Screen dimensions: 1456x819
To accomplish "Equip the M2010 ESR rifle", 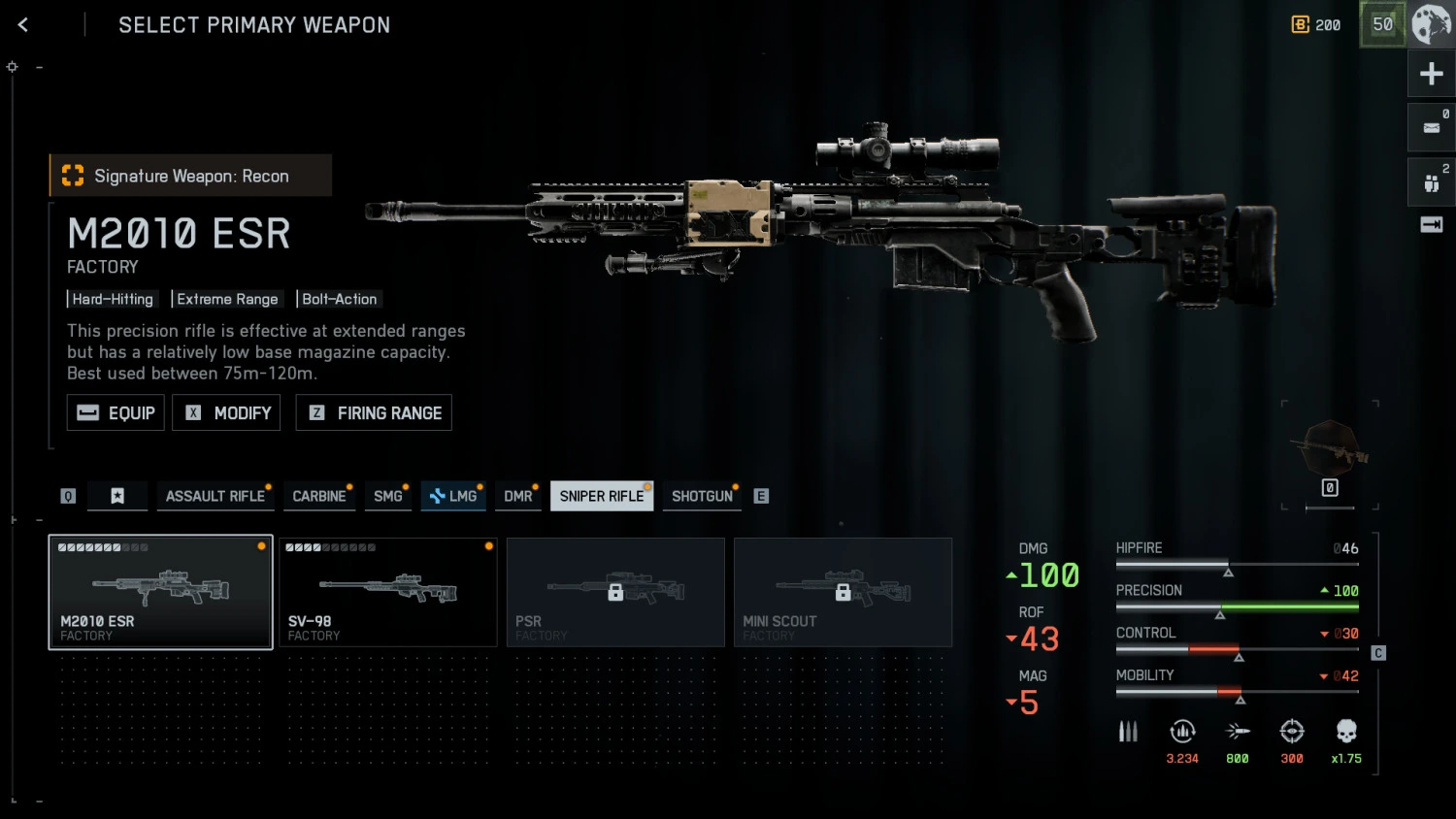I will (x=116, y=412).
